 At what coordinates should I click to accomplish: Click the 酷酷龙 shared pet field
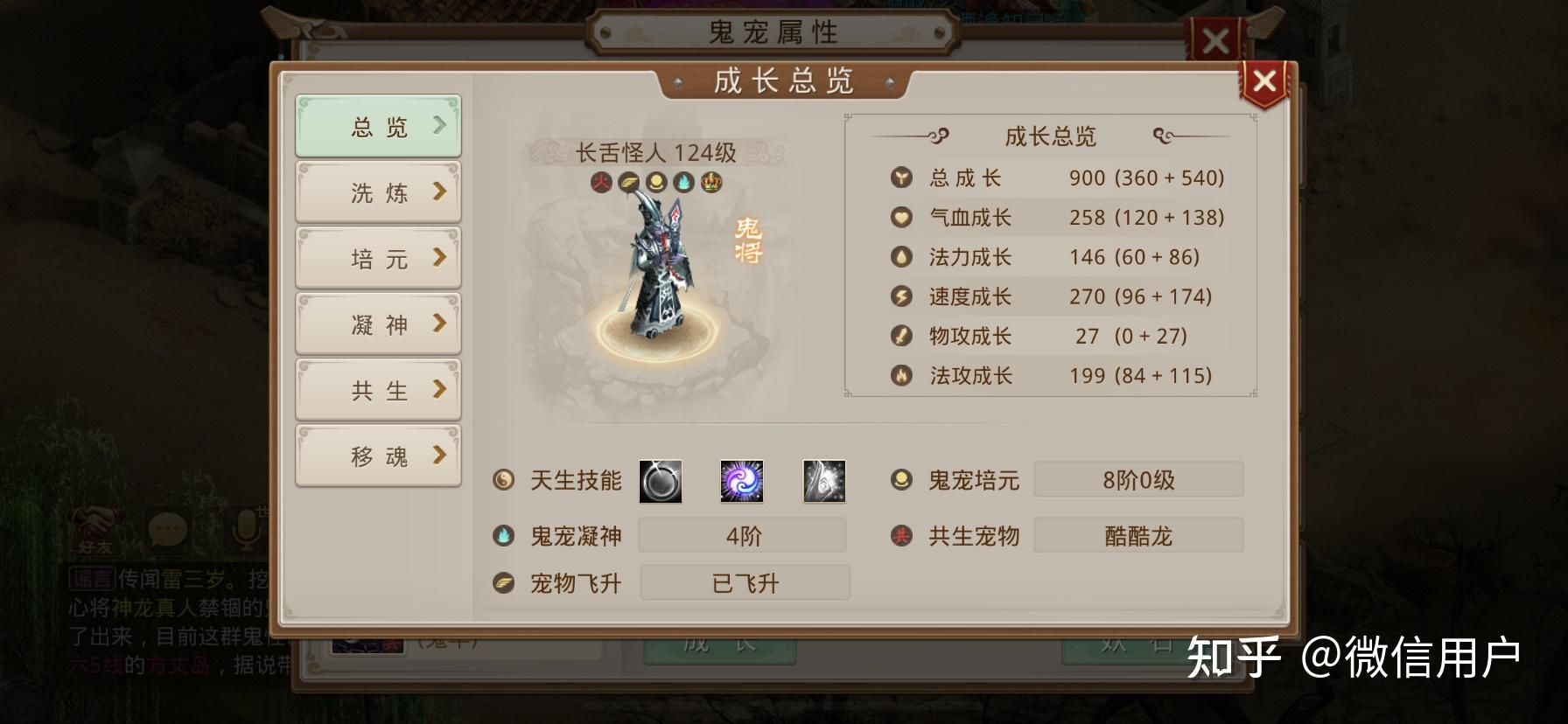(1137, 536)
